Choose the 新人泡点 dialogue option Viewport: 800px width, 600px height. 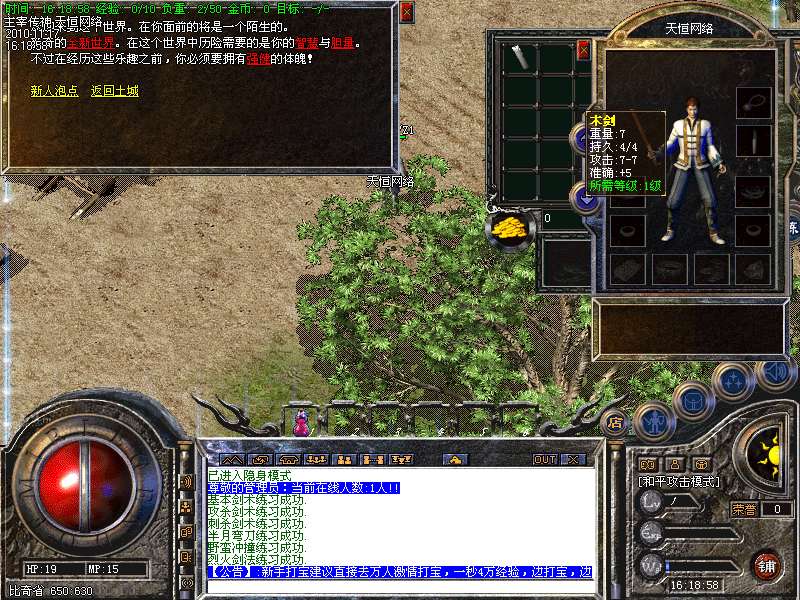coord(54,91)
